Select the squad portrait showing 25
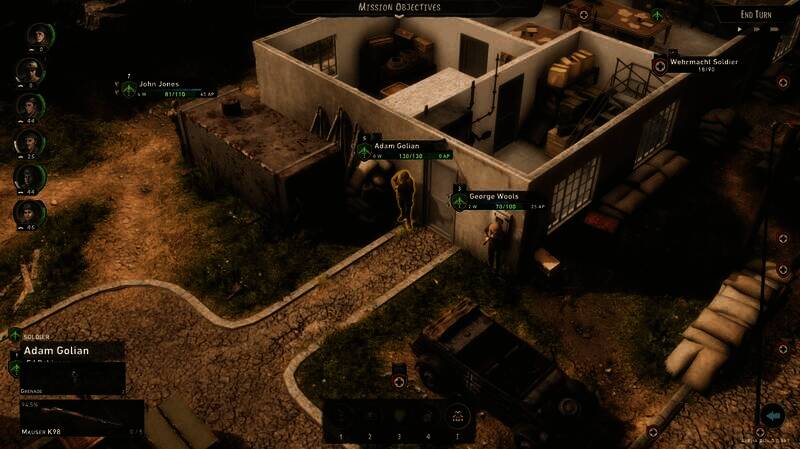Screen dimensions: 800x449 pos(30,142)
